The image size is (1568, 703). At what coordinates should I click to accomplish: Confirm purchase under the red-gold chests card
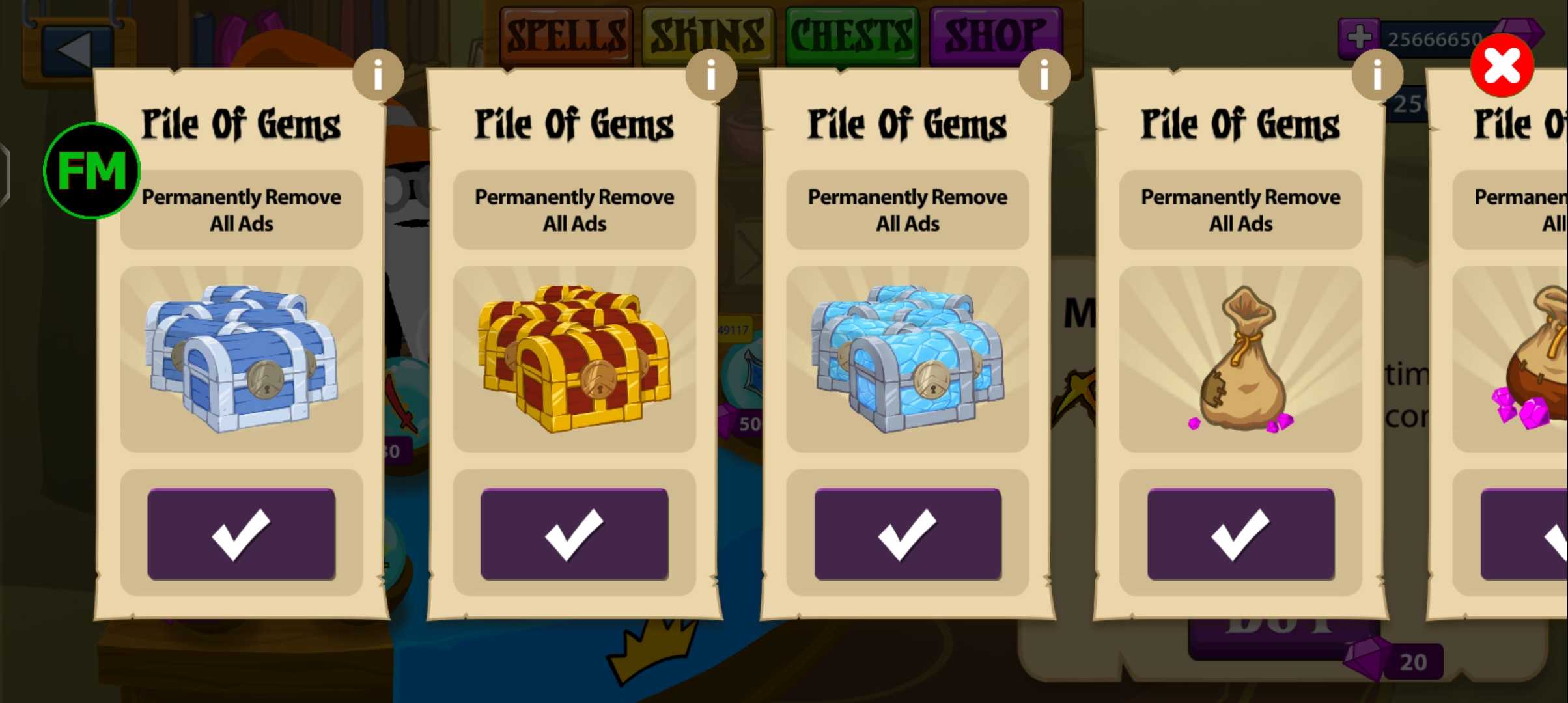pos(574,534)
